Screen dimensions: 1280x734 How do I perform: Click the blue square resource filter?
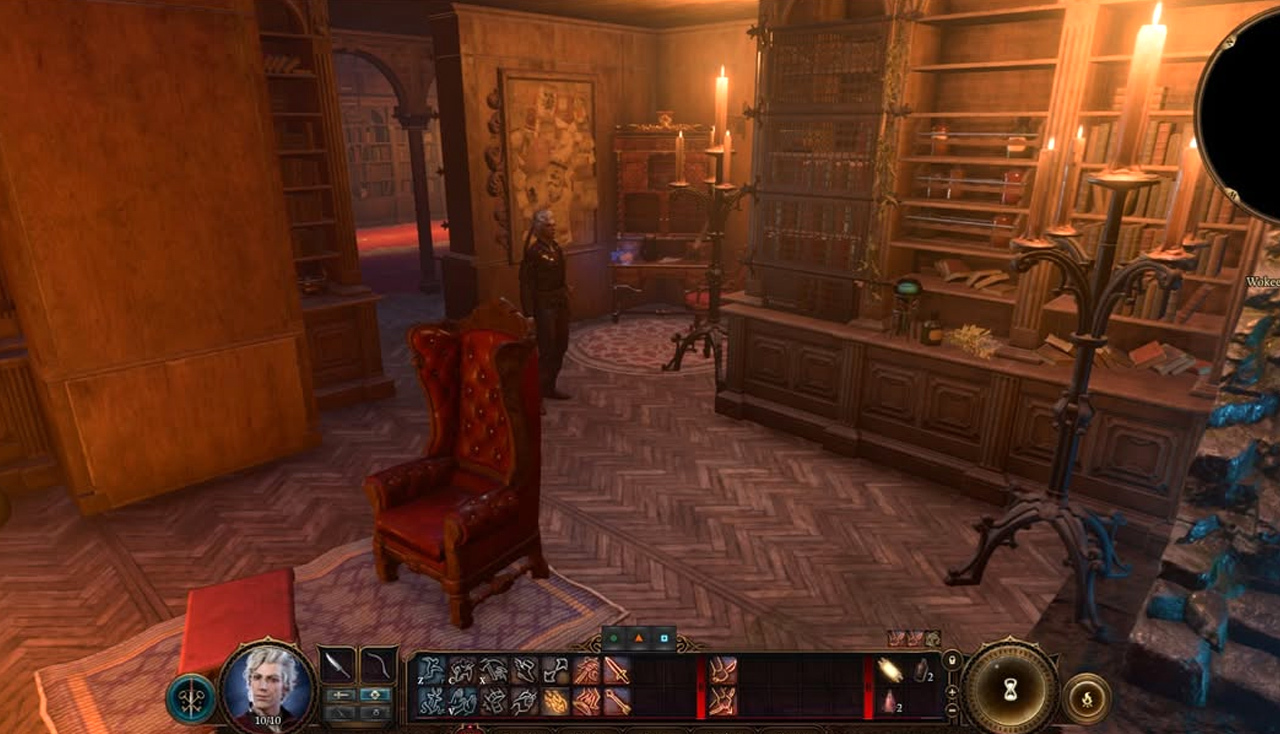[662, 637]
